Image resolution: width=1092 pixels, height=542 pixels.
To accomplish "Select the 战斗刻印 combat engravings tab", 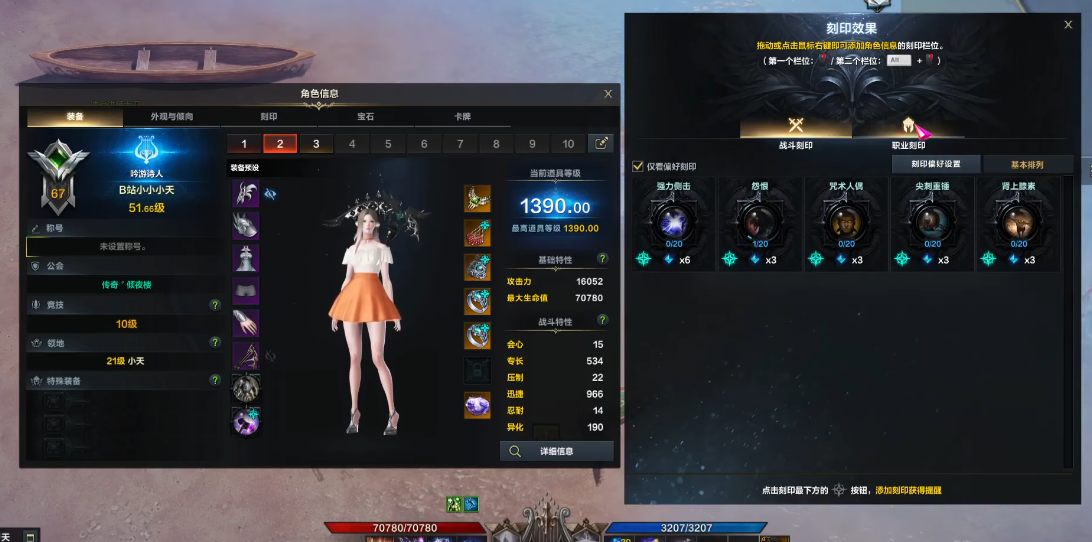I will tap(796, 130).
